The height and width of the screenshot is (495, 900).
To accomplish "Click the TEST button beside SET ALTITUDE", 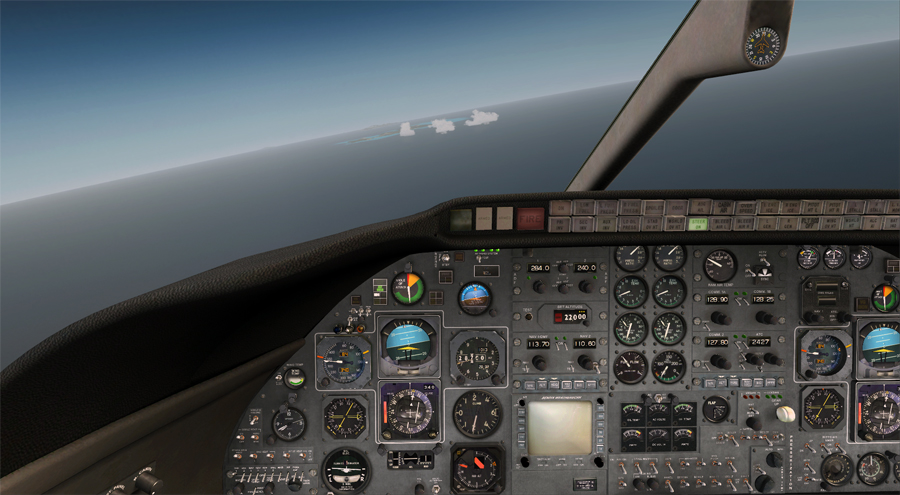I will click(x=531, y=314).
